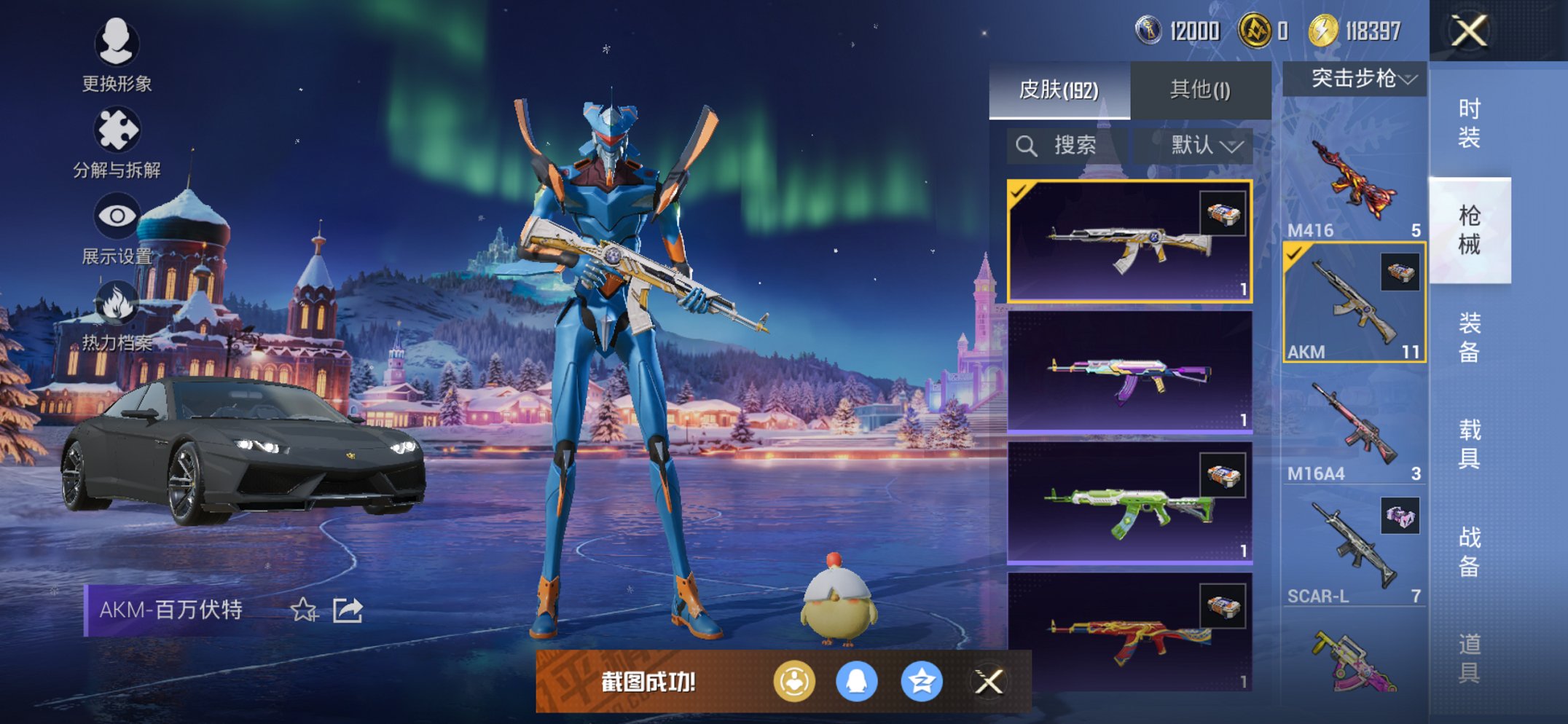Switch to the 时装 category

[1469, 124]
